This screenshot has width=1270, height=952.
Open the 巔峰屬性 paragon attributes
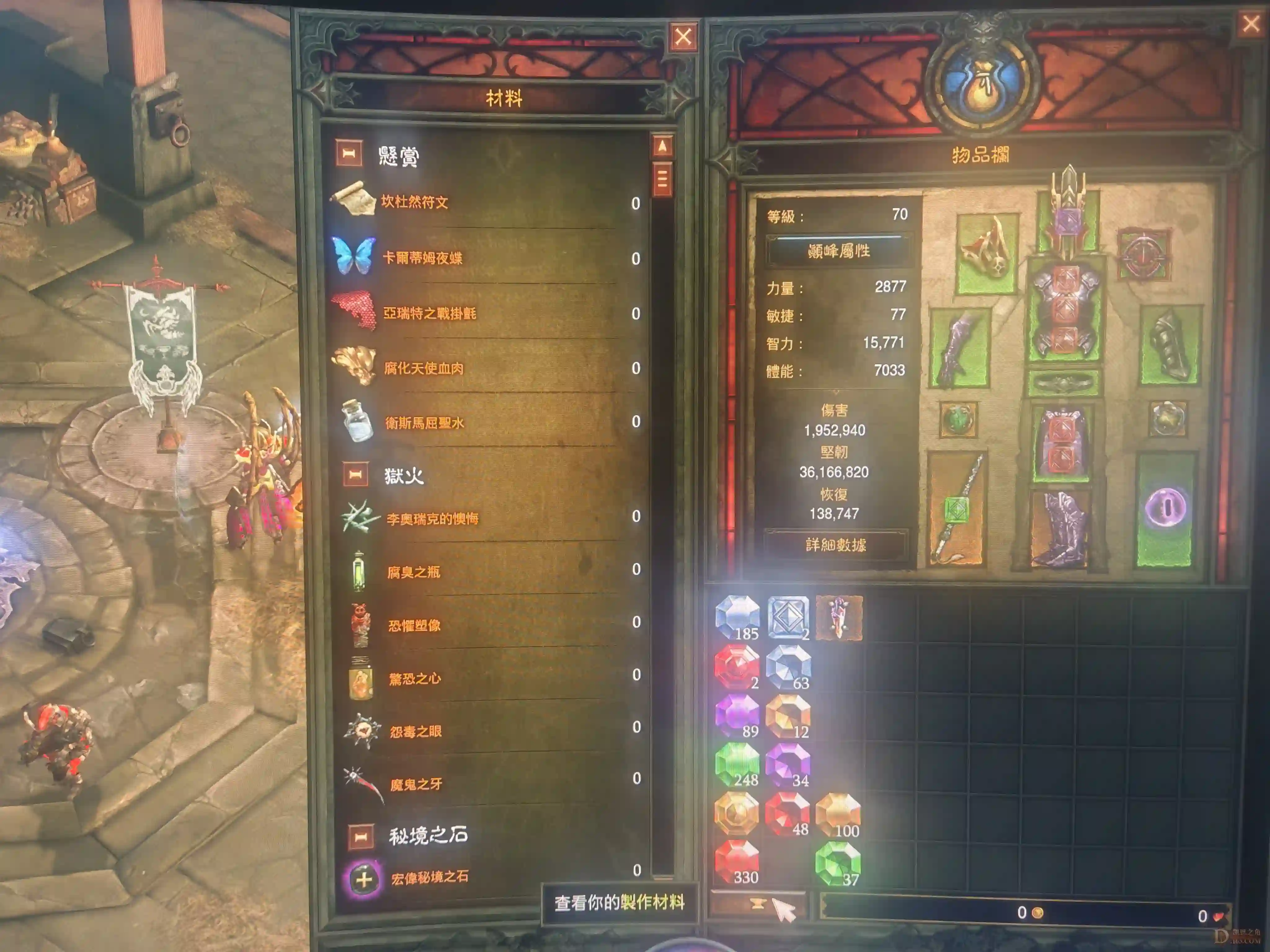click(838, 251)
